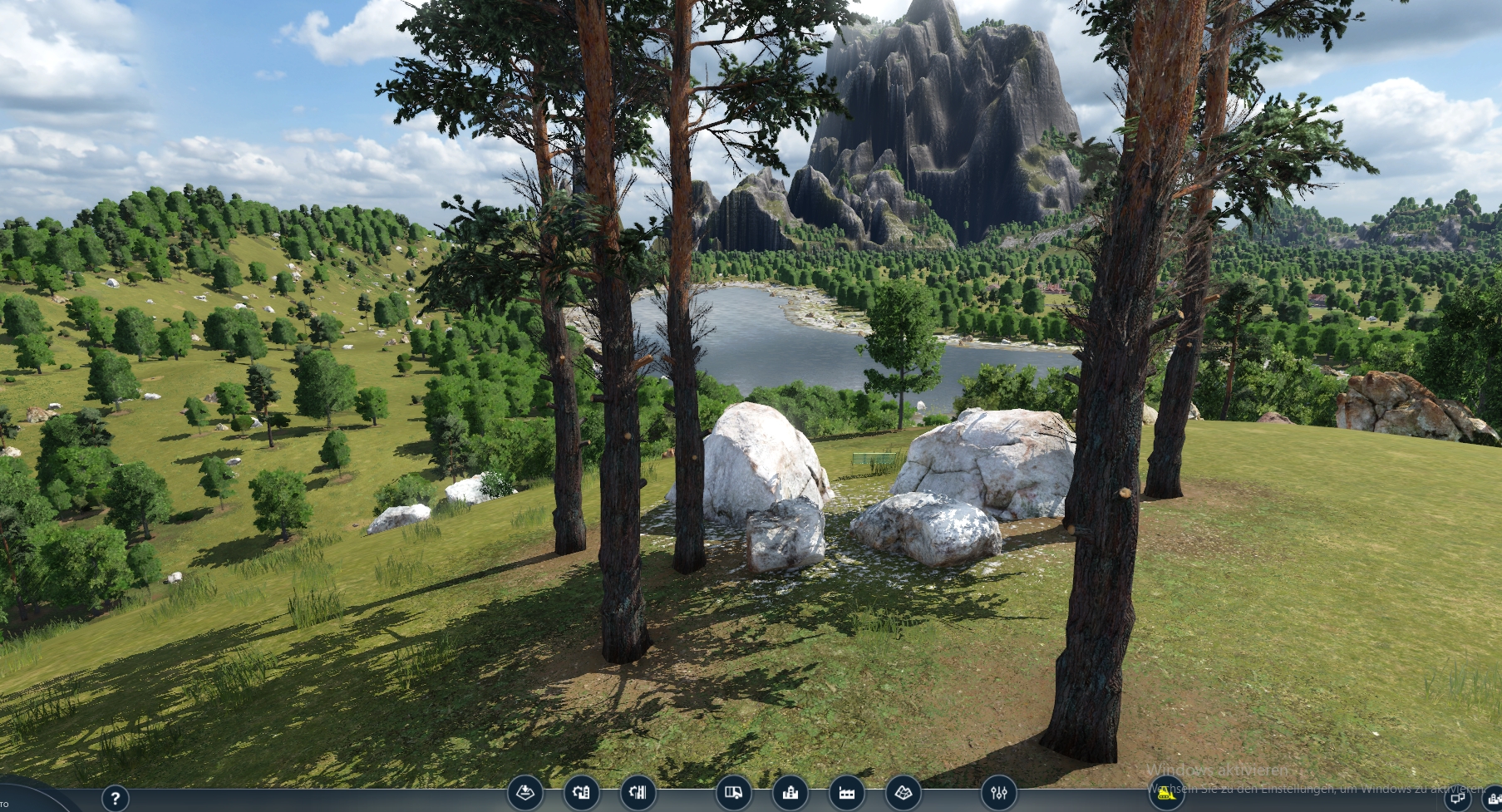
Task: Open the town buildings menu
Action: [790, 793]
